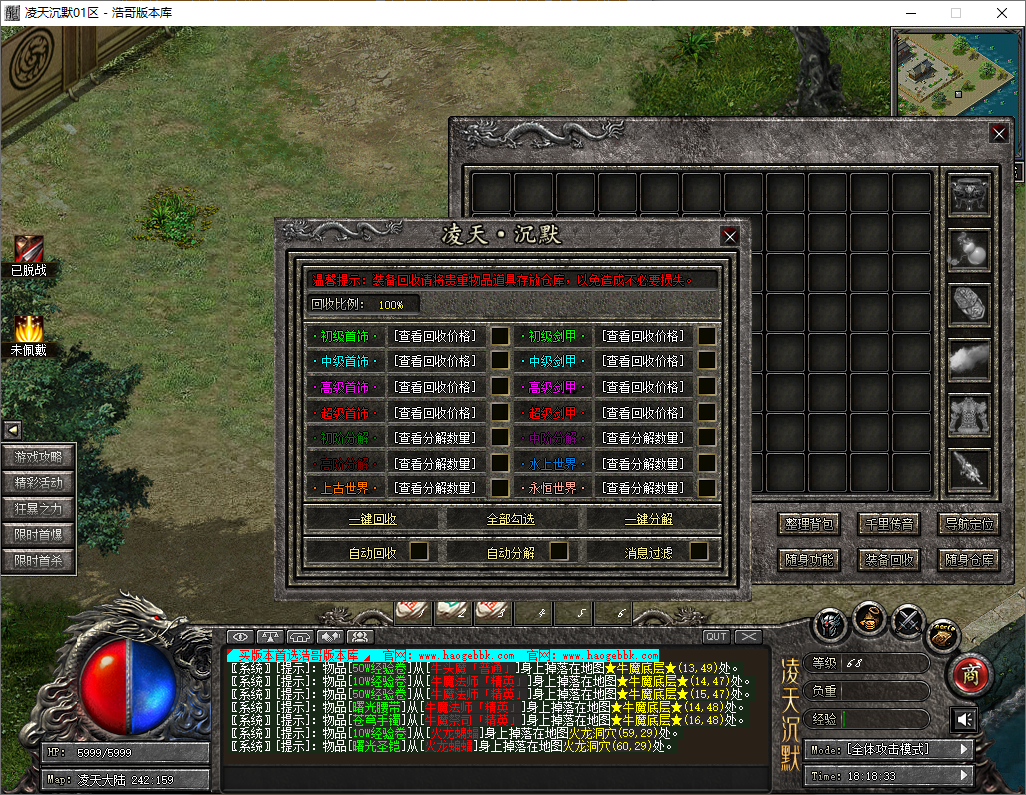The width and height of the screenshot is (1026, 795).
Task: Open 千里传音 broadcast function
Action: tap(889, 524)
